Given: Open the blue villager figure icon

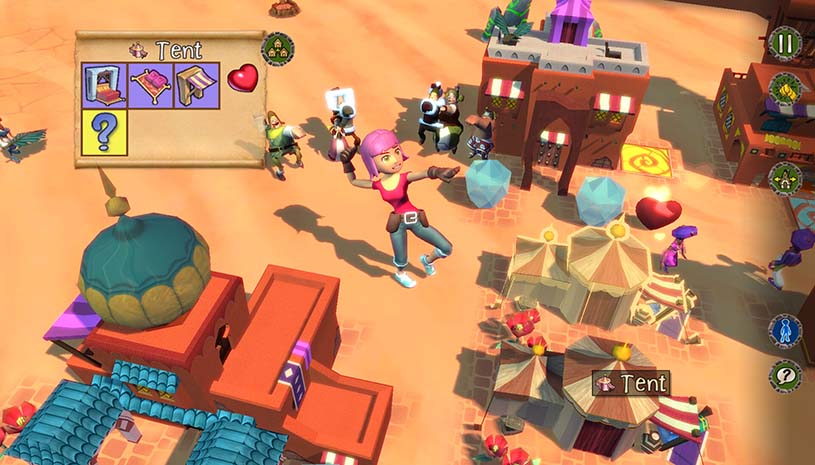Looking at the screenshot, I should tap(785, 332).
